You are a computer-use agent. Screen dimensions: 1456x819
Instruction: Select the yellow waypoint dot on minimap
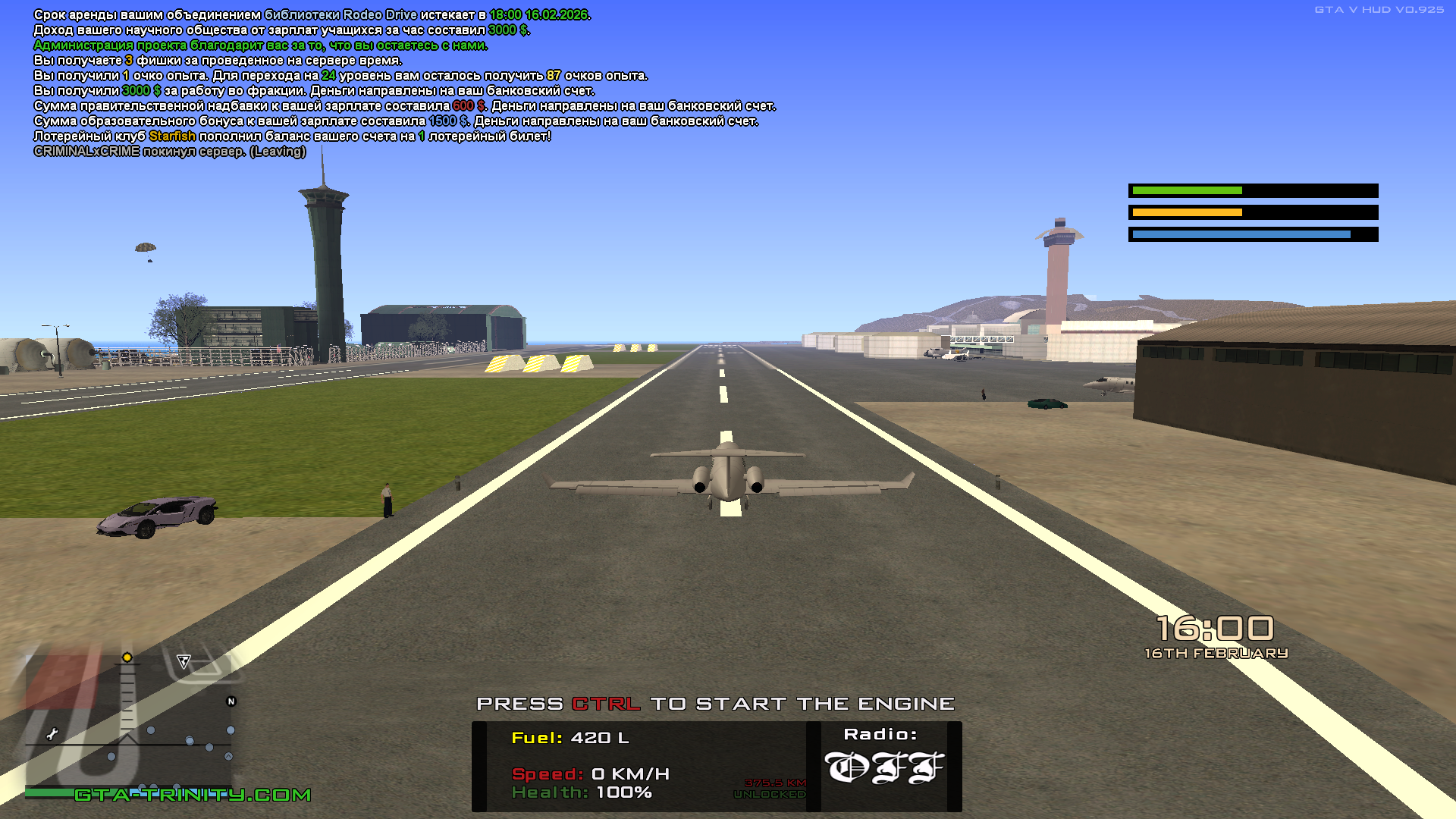(127, 657)
